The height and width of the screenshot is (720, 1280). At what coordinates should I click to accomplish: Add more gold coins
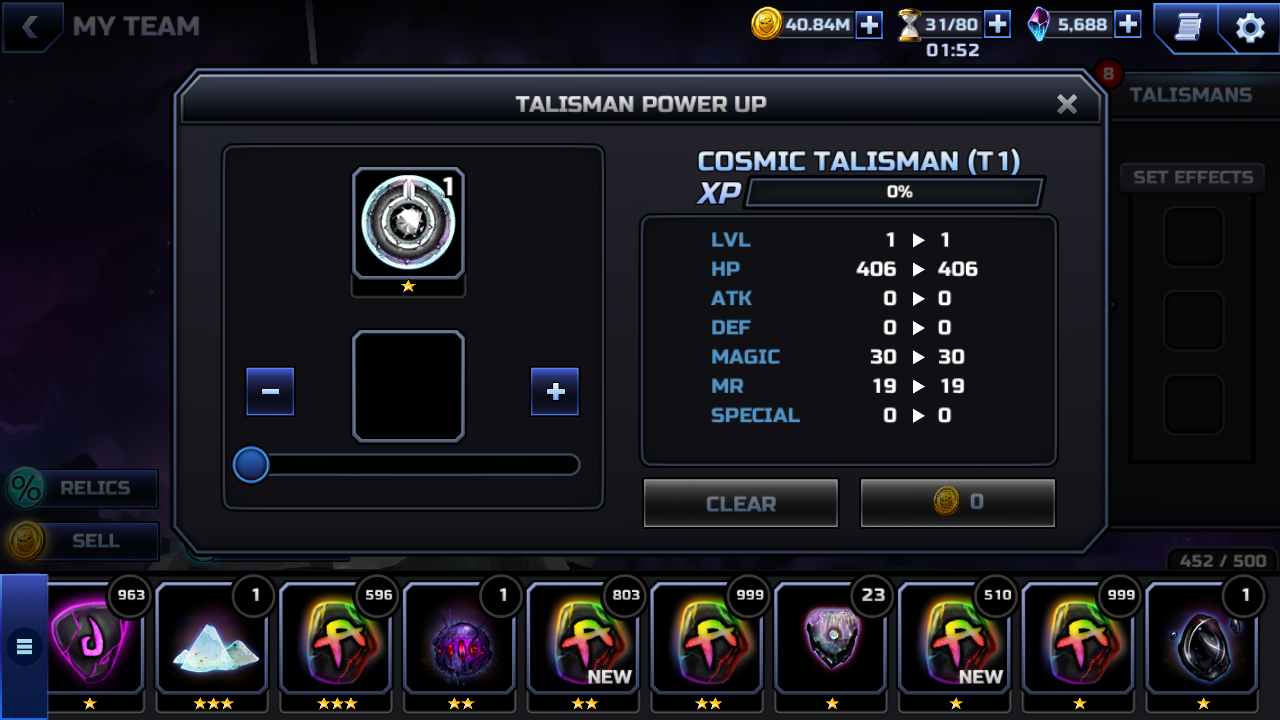coord(869,25)
